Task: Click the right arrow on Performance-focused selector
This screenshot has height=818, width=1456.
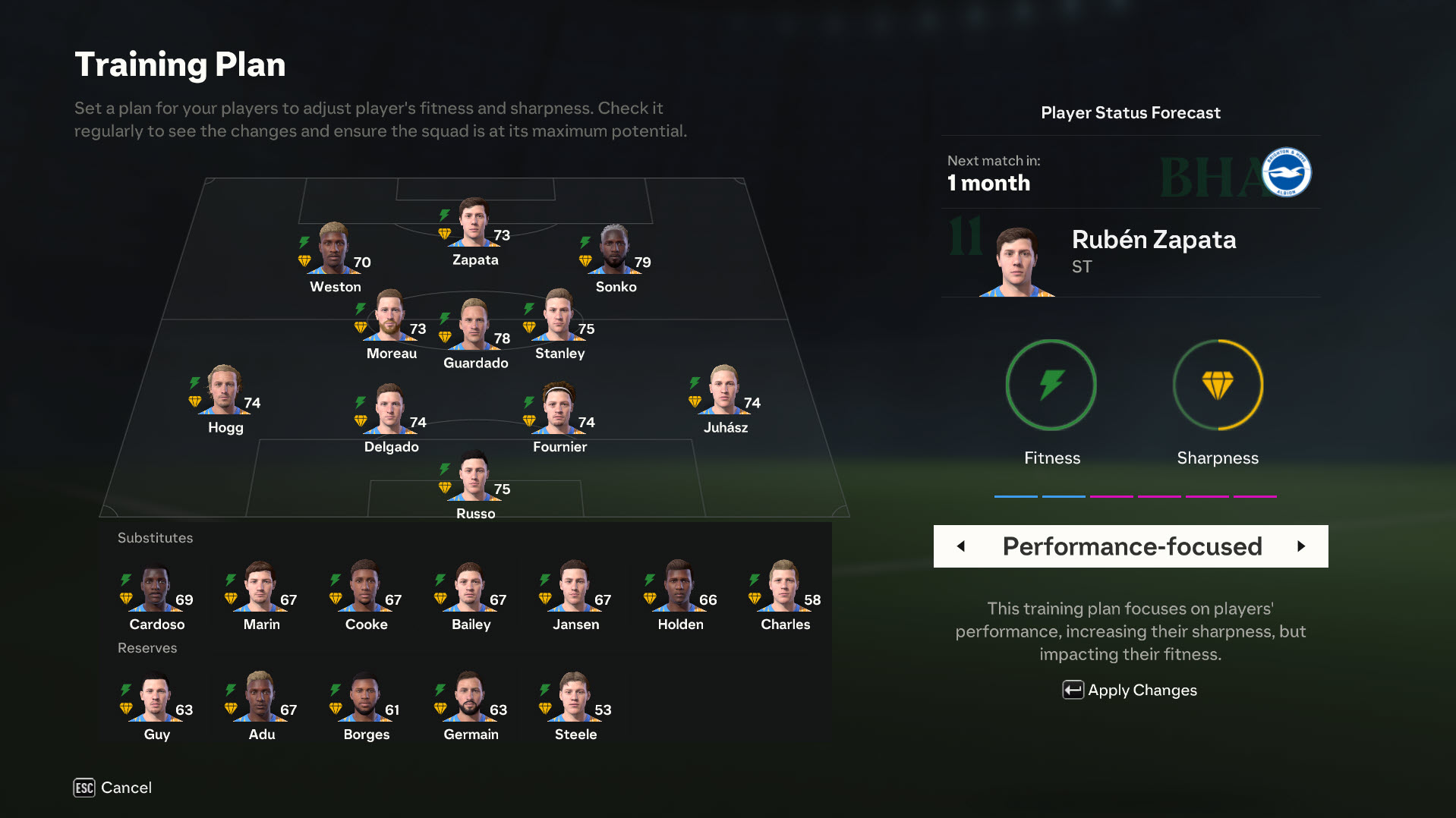Action: click(x=1303, y=546)
